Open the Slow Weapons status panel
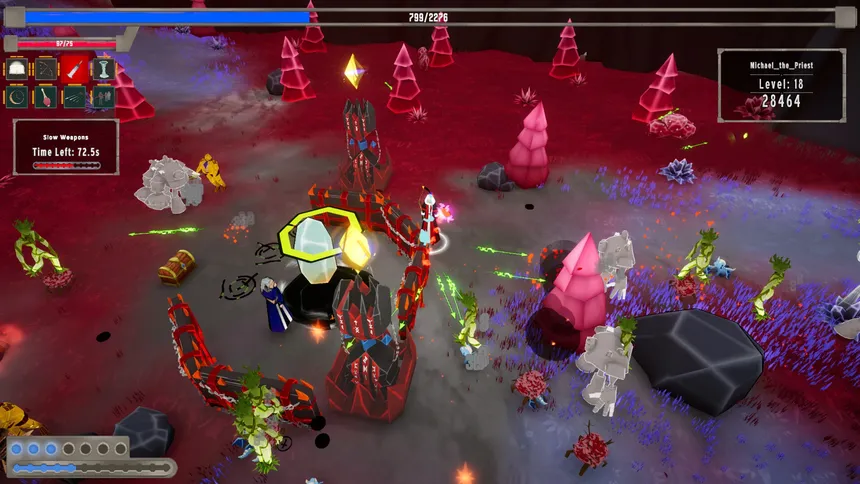This screenshot has width=860, height=484. tap(66, 147)
